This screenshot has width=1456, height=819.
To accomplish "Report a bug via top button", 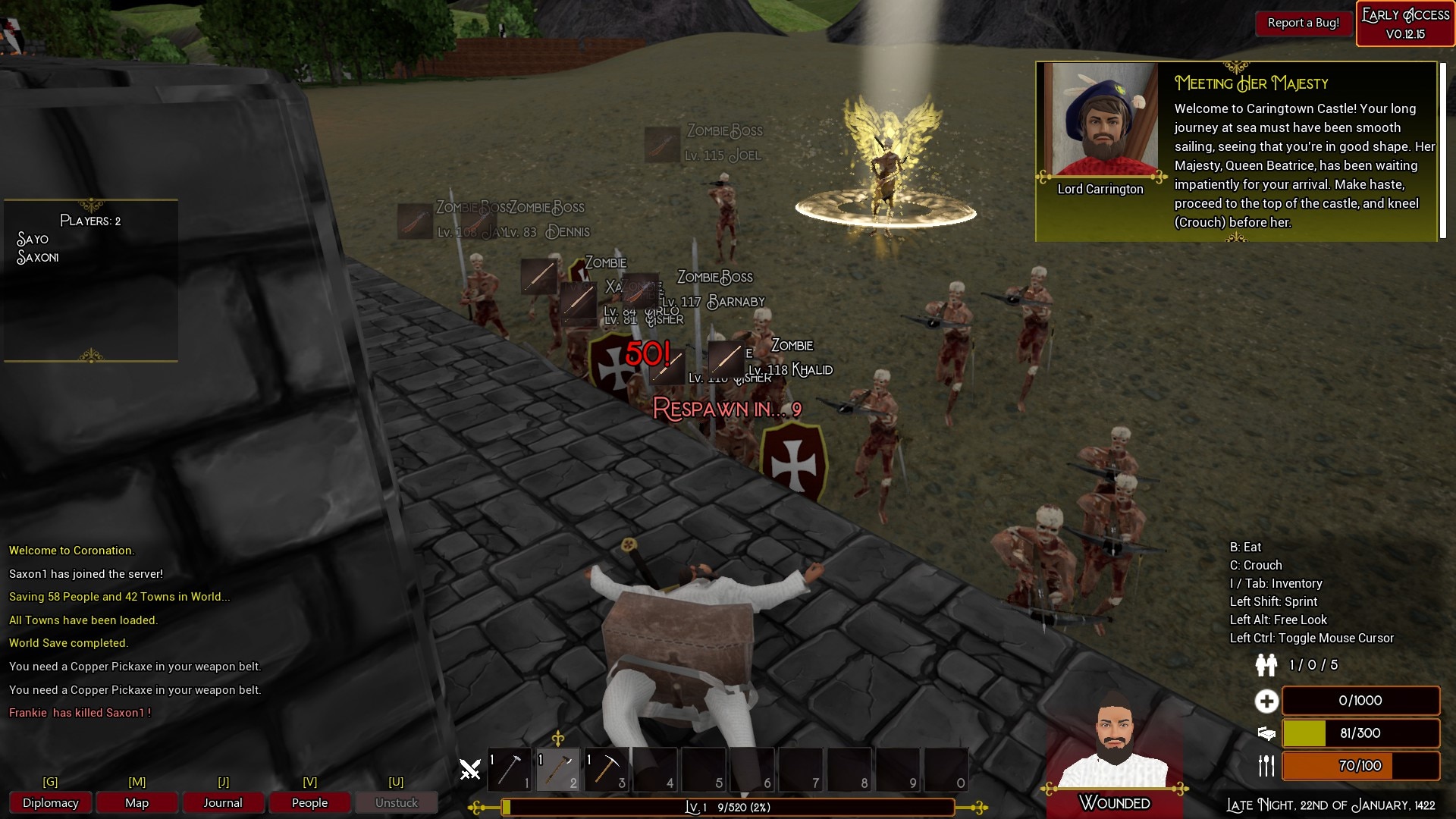I will coord(1303,23).
